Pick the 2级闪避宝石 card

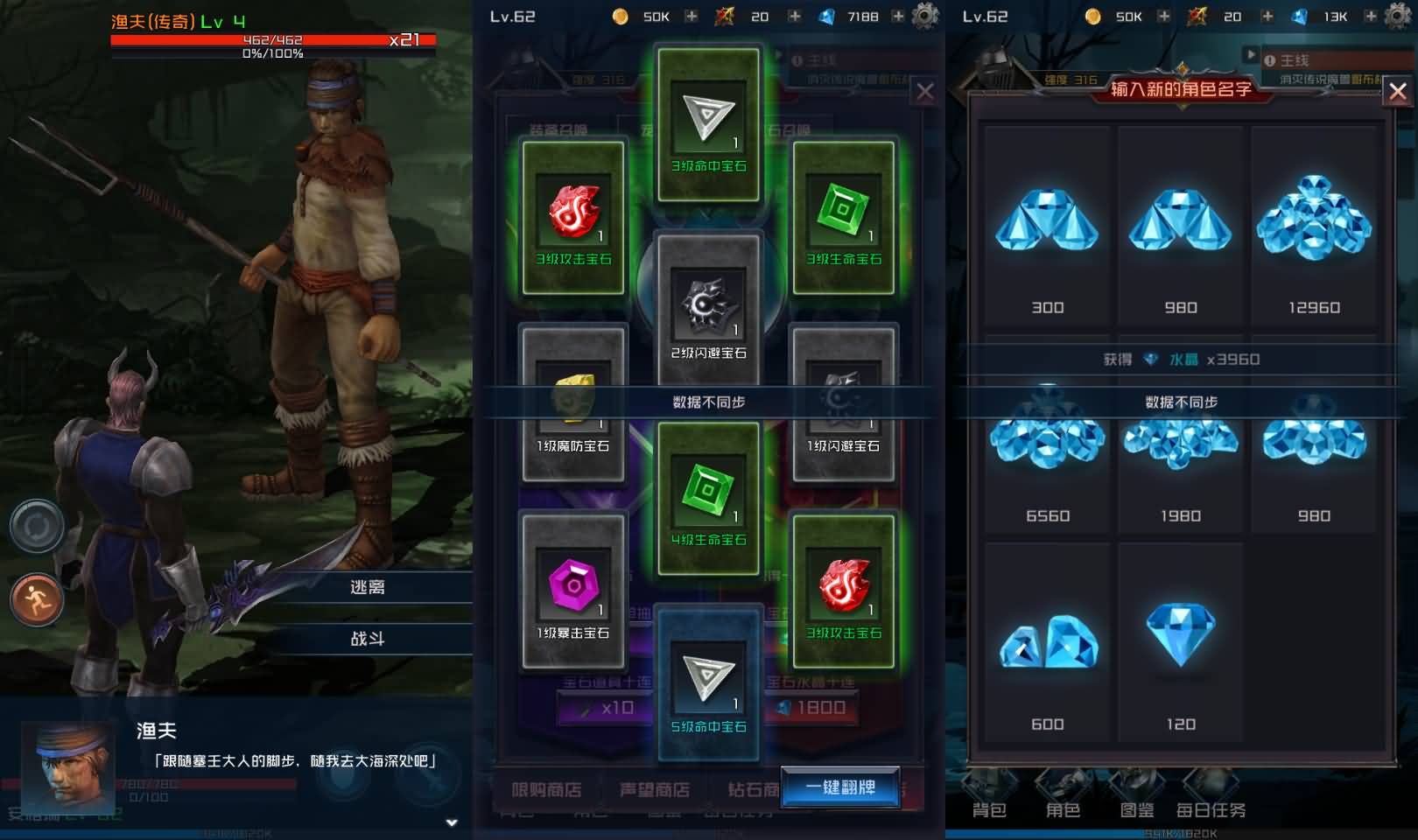(708, 311)
